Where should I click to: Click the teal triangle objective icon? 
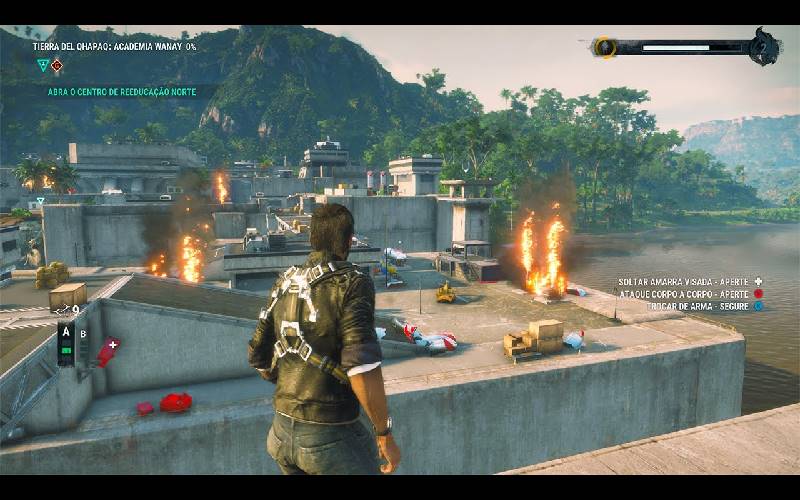42,66
